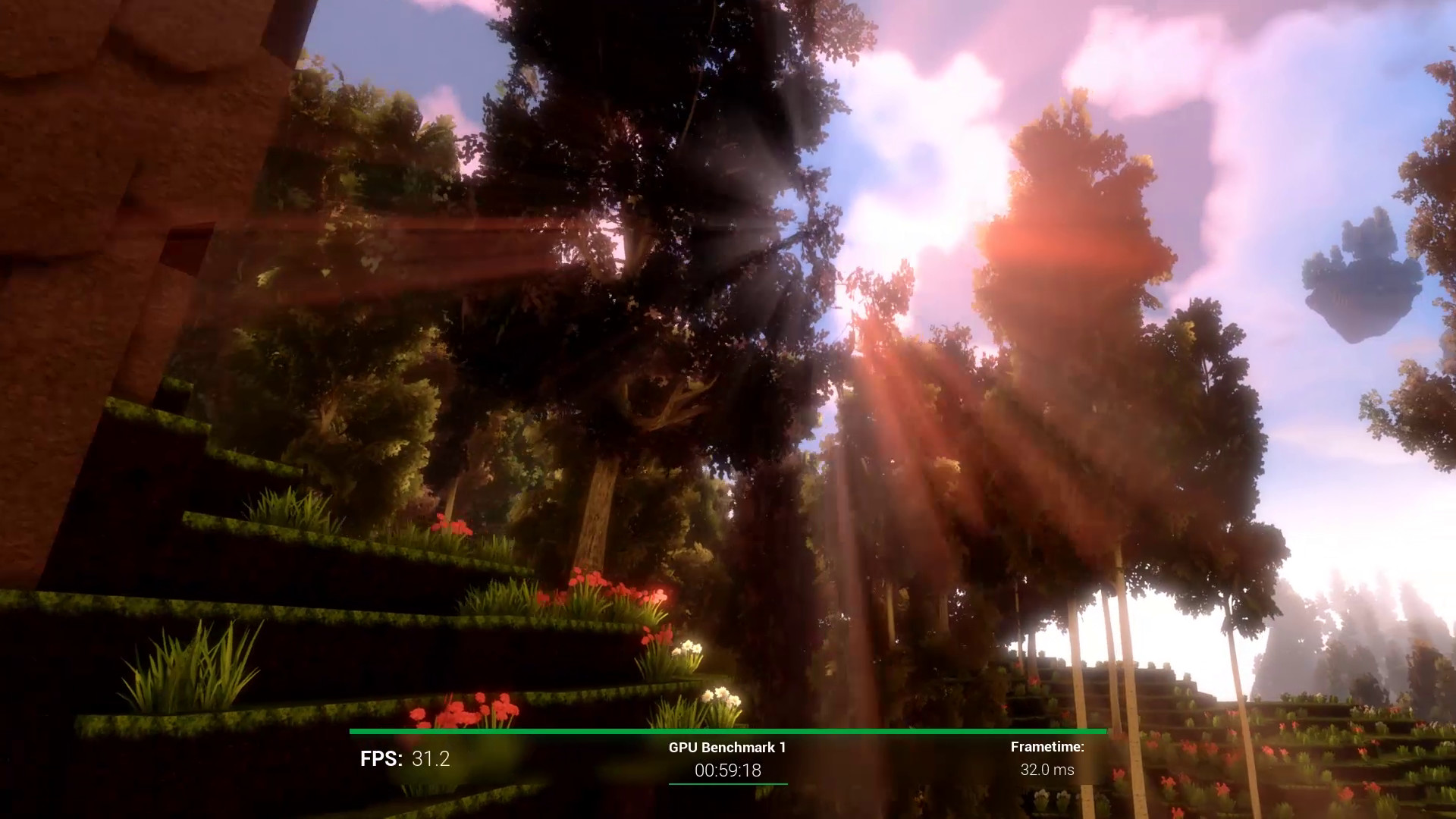The width and height of the screenshot is (1456, 819).
Task: Select the 32.0 ms frametime value
Action: click(1047, 768)
